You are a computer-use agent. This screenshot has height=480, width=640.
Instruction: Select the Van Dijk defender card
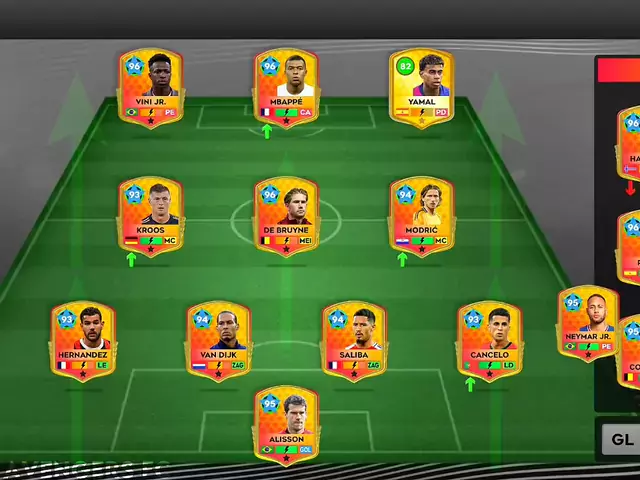(x=218, y=342)
